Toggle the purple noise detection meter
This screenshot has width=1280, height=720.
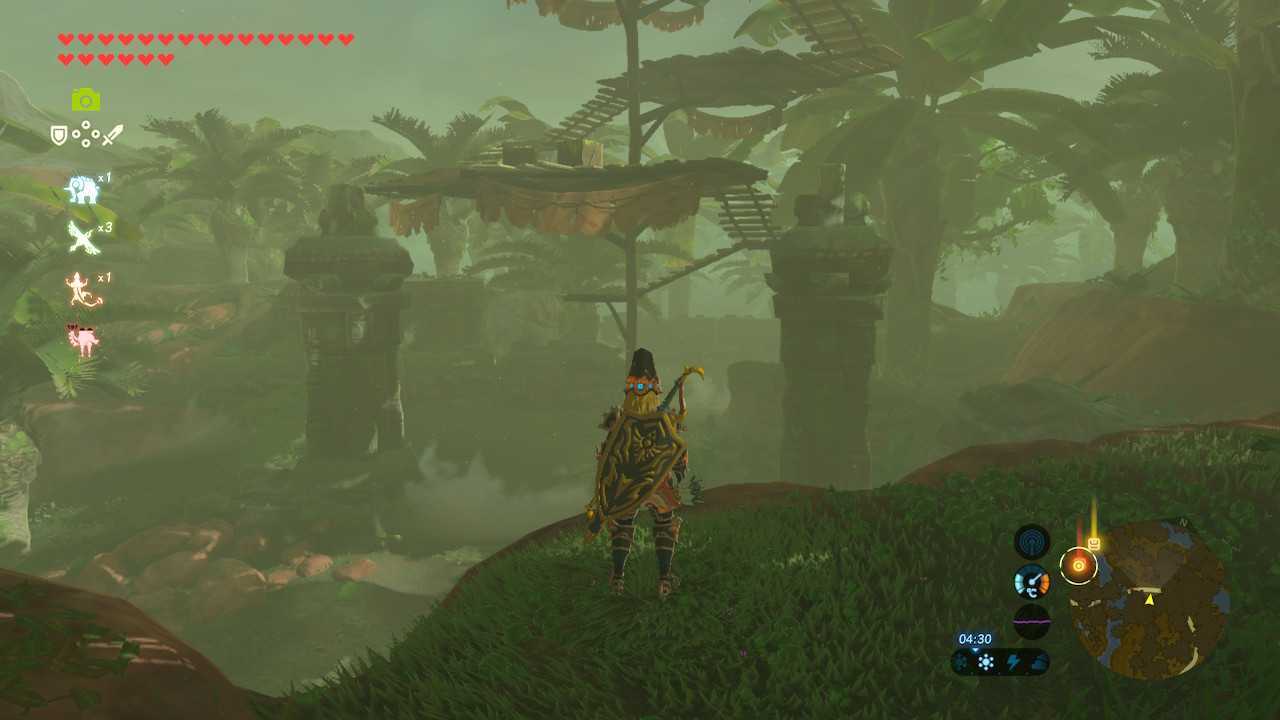(1031, 620)
